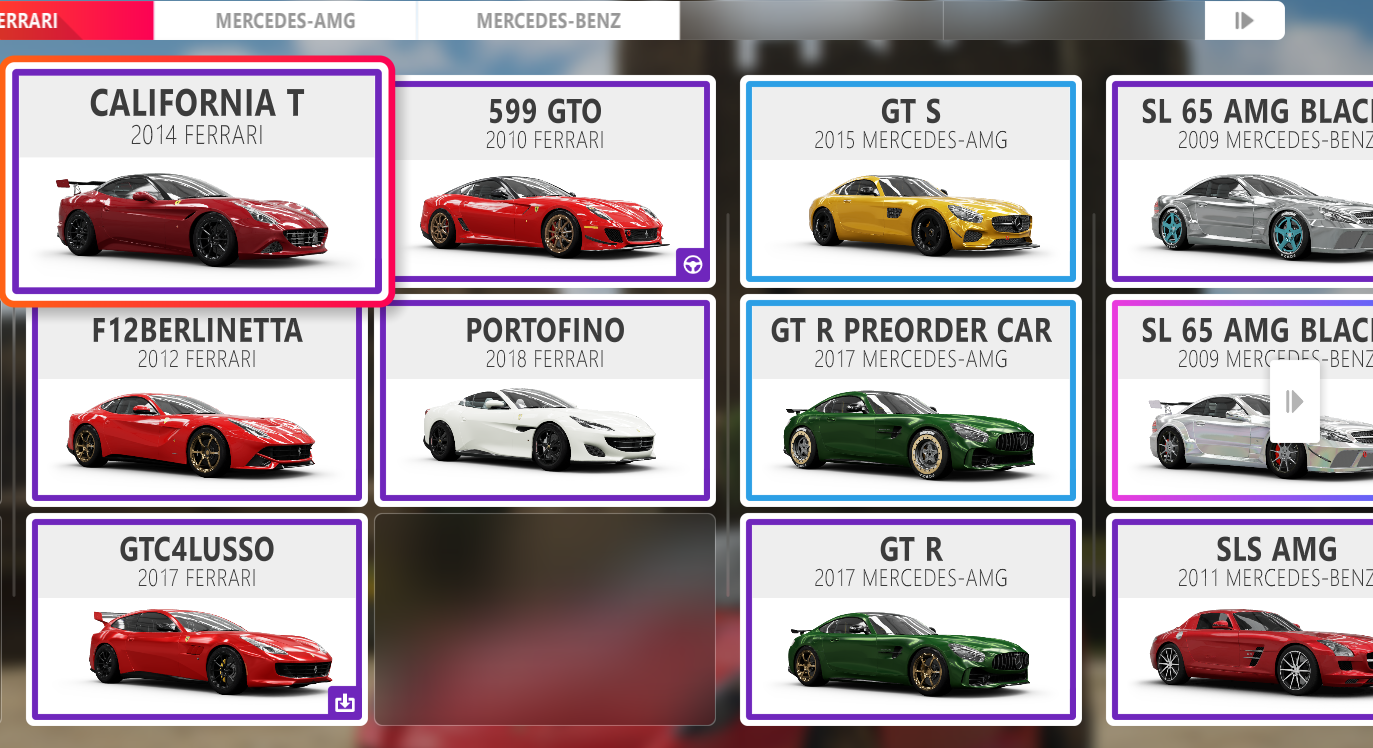
Task: Choose the 2014 Ferrari California T
Action: click(x=197, y=181)
